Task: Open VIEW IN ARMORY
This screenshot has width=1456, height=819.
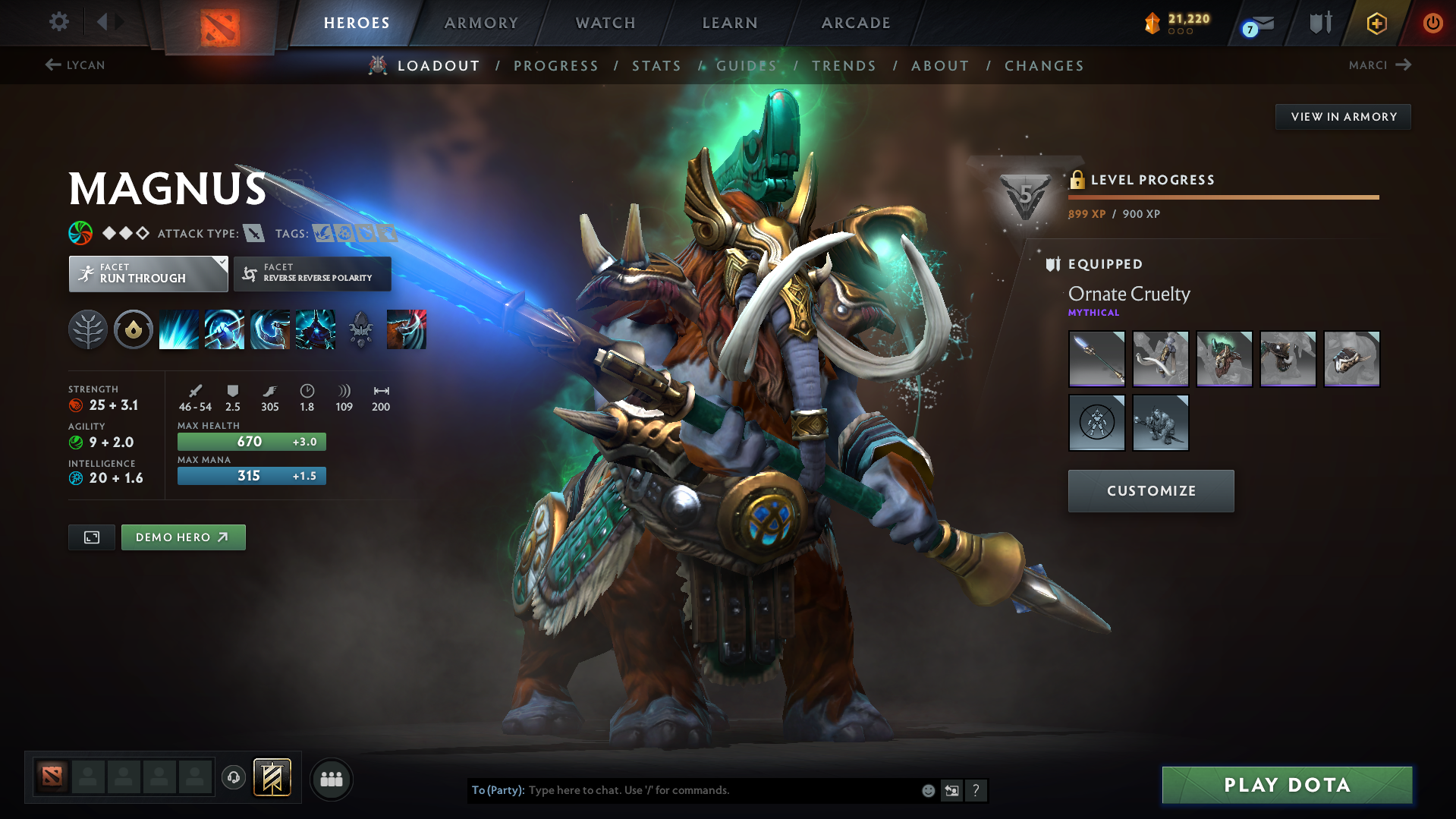Action: point(1342,116)
